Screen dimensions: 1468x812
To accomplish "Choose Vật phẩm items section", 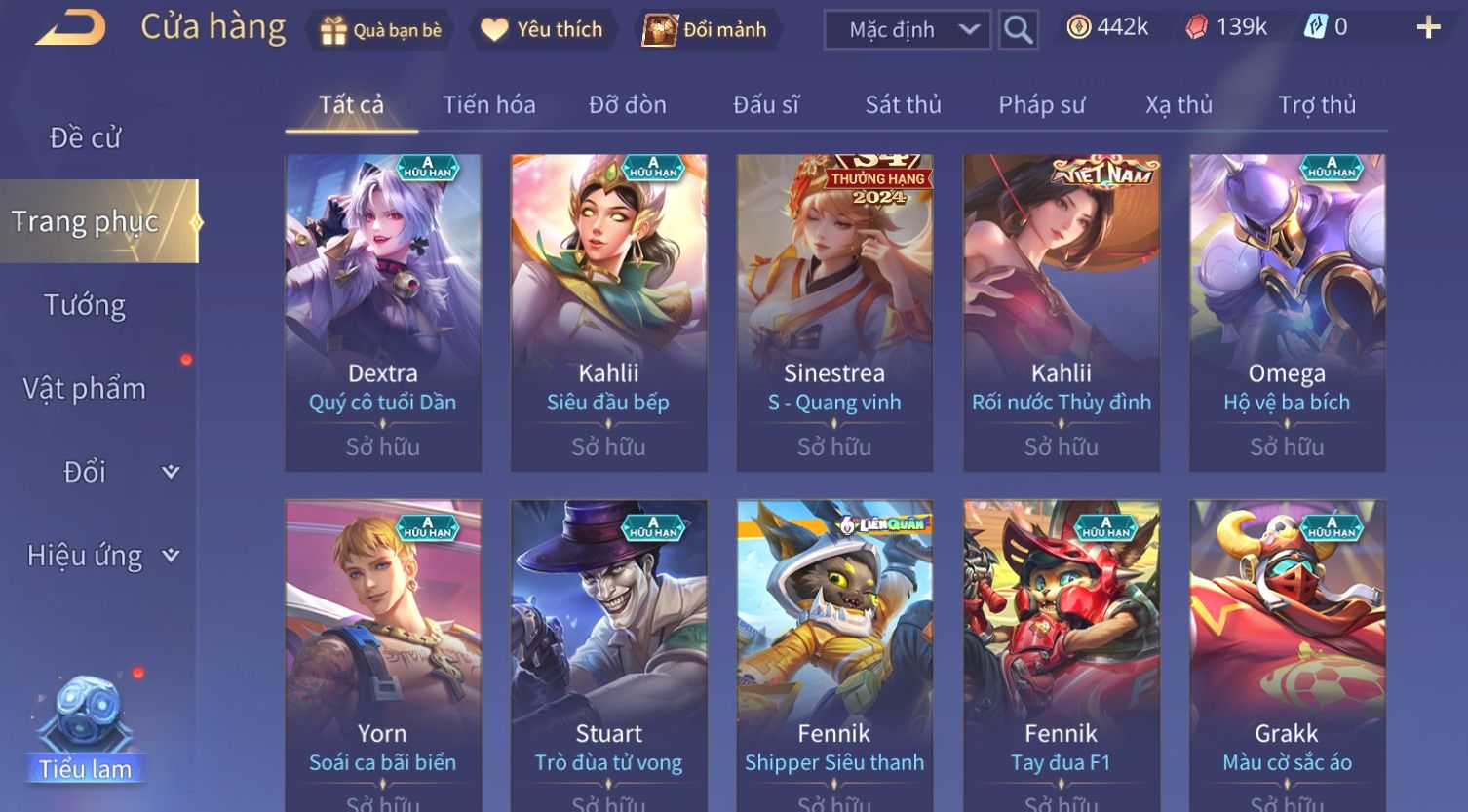I will tap(85, 389).
